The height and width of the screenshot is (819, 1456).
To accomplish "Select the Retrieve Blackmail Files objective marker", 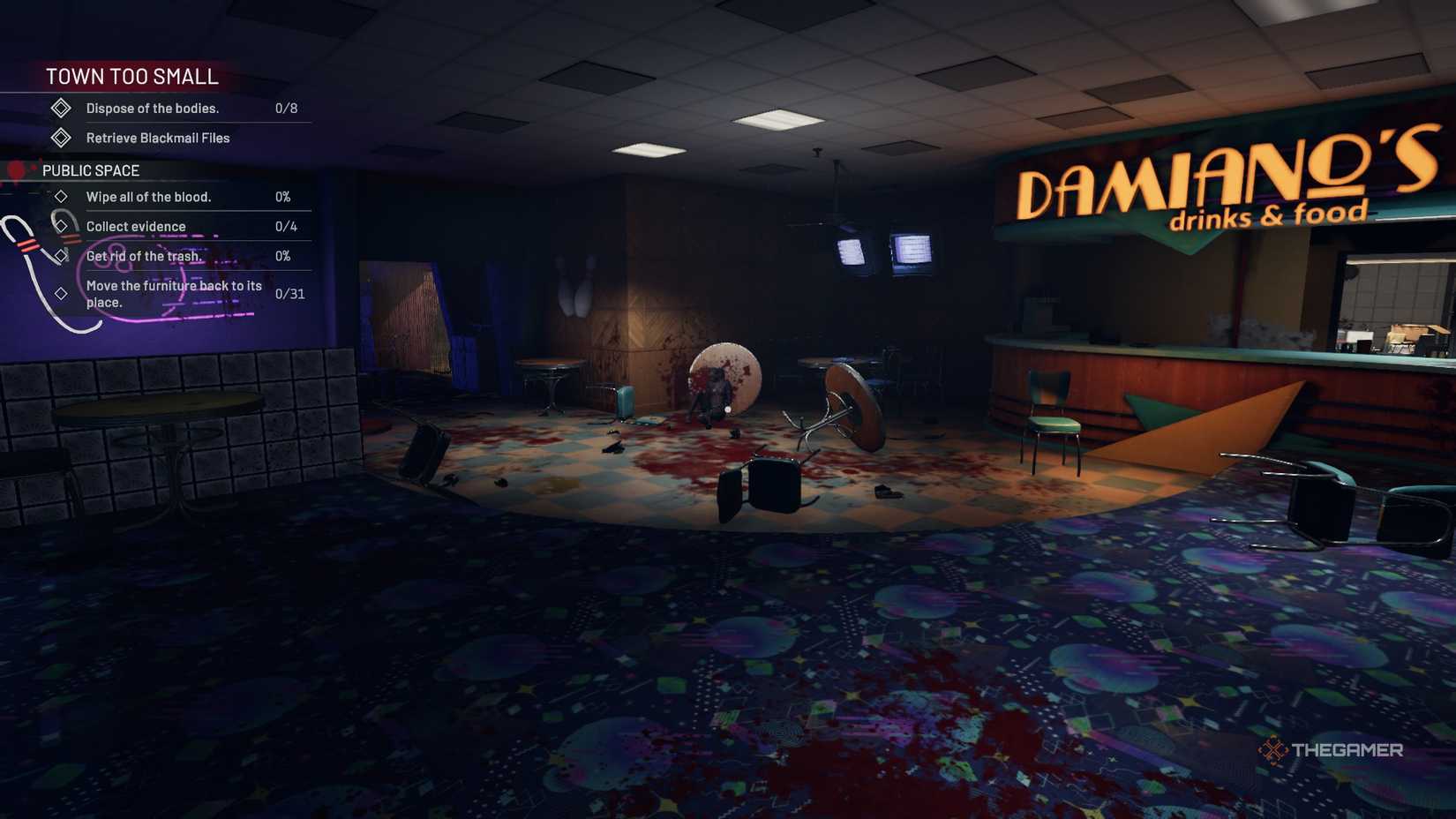I will (61, 138).
